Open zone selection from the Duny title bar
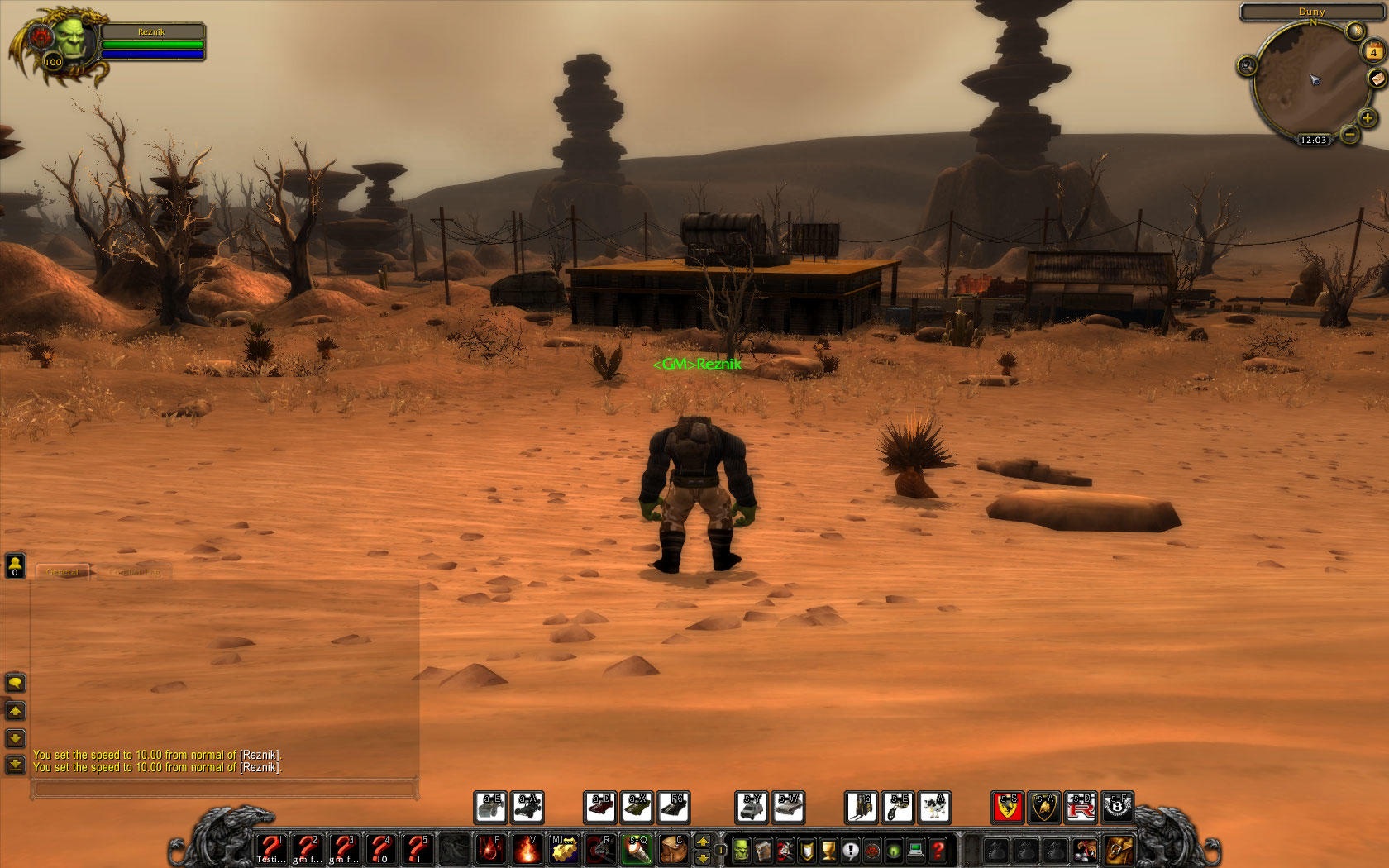1389x868 pixels. point(1312,12)
